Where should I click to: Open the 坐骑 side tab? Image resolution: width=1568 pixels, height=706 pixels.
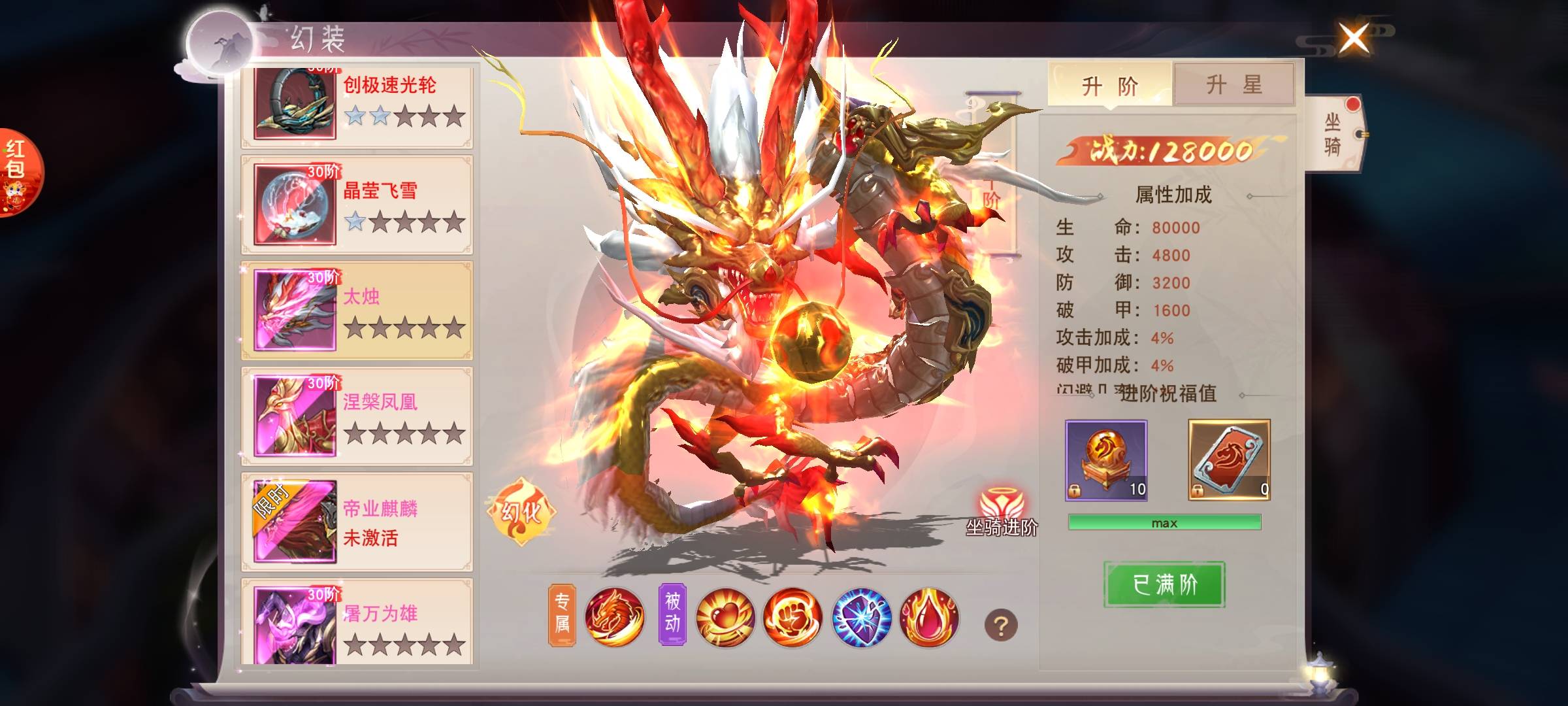click(1333, 134)
